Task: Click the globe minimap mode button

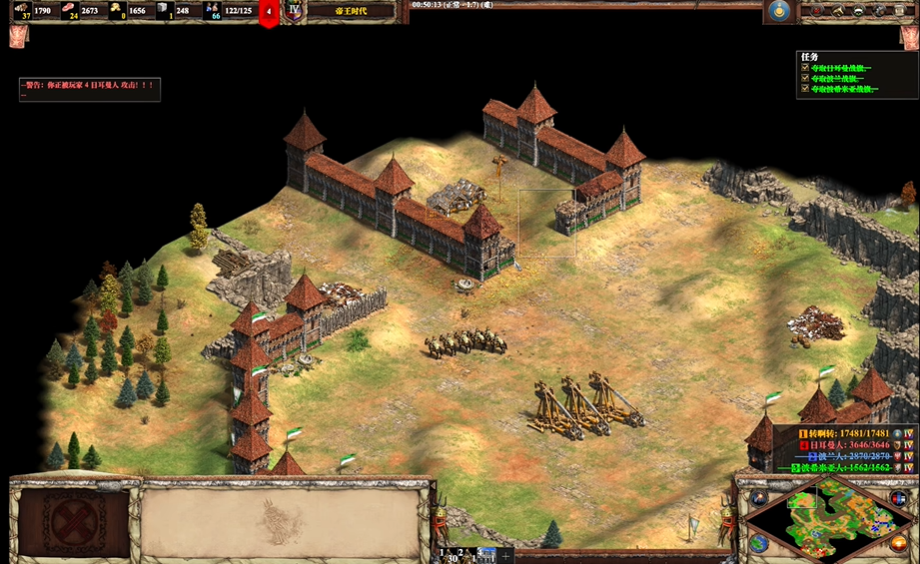Action: tap(758, 543)
